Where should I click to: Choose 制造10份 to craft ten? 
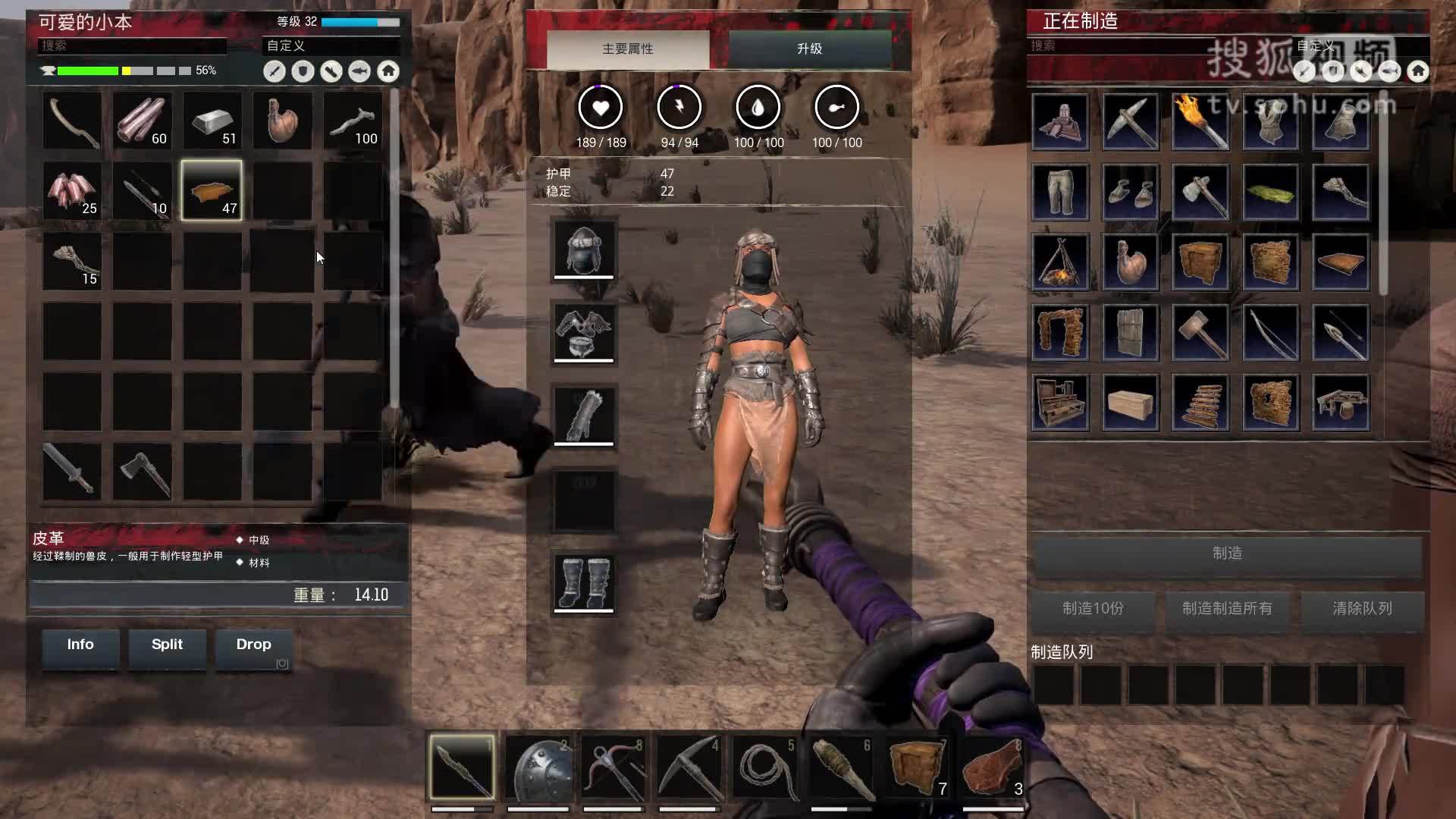point(1093,609)
